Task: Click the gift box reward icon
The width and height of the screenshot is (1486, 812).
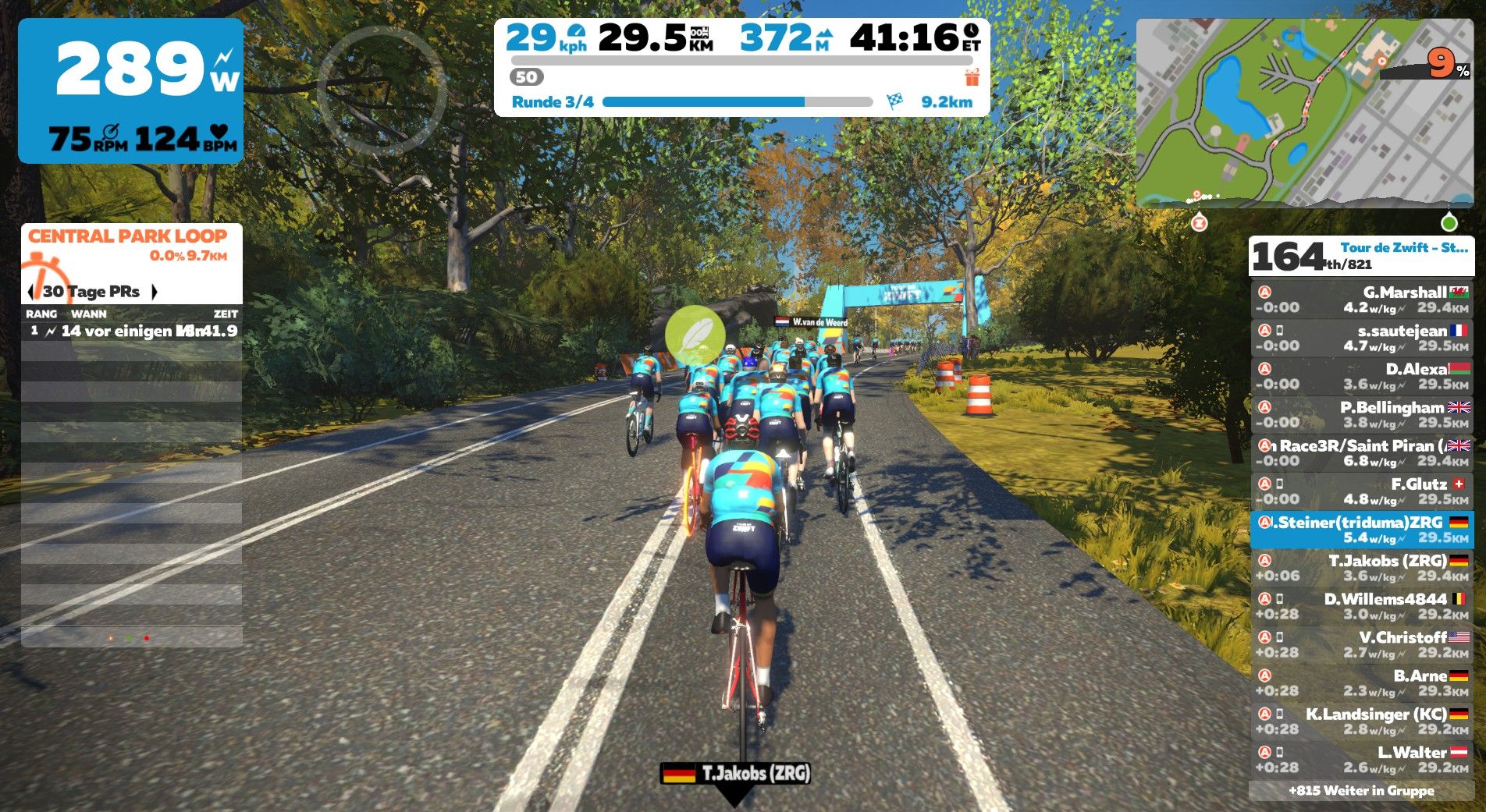Action: [x=971, y=77]
